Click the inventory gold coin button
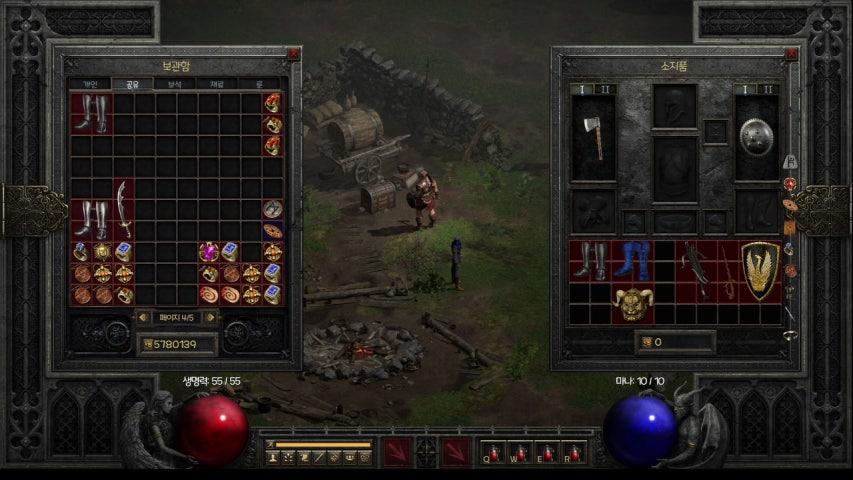This screenshot has width=853, height=480. click(x=646, y=342)
